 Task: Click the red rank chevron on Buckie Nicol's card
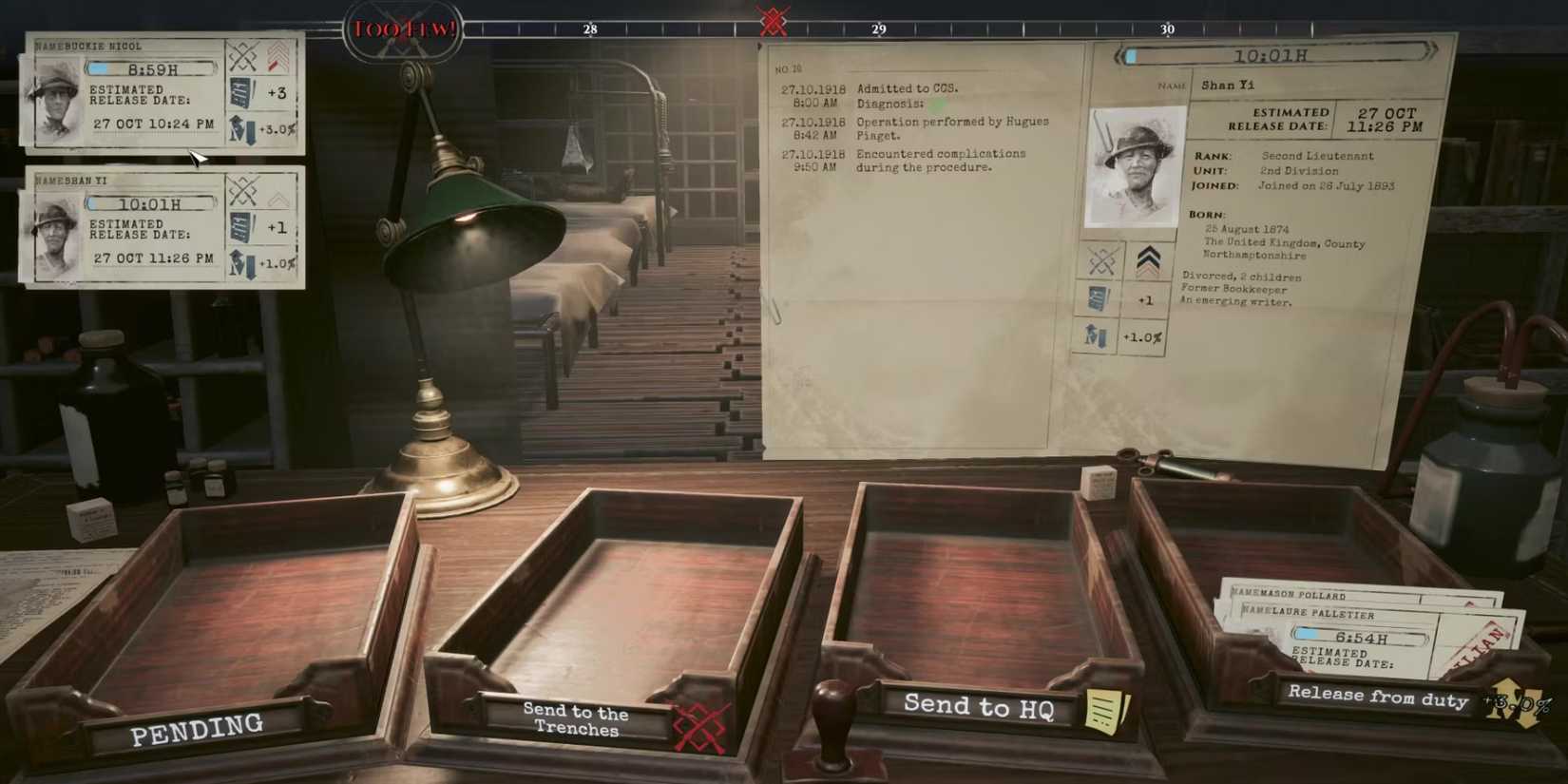275,57
